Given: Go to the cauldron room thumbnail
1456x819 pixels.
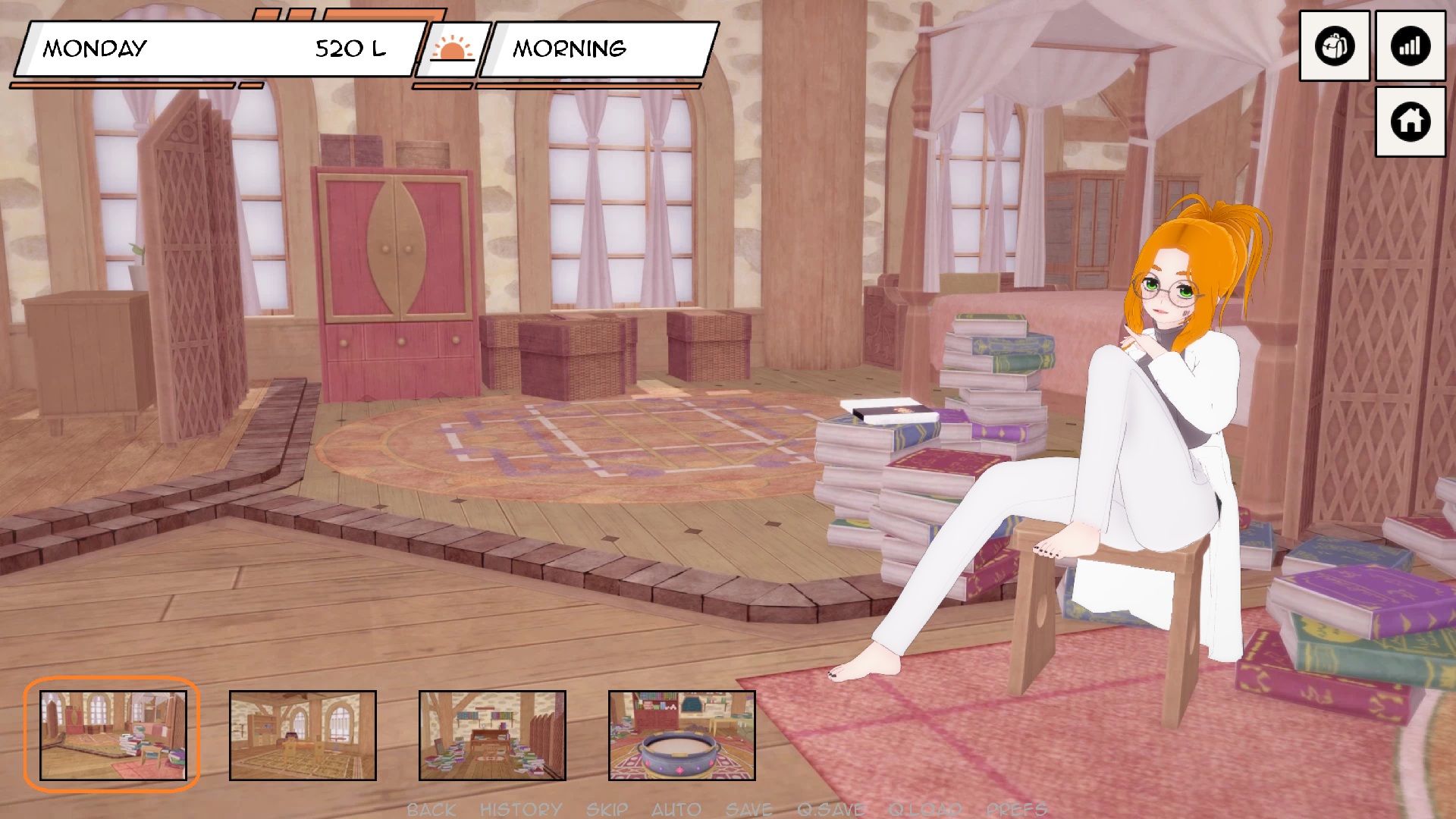Looking at the screenshot, I should (682, 735).
